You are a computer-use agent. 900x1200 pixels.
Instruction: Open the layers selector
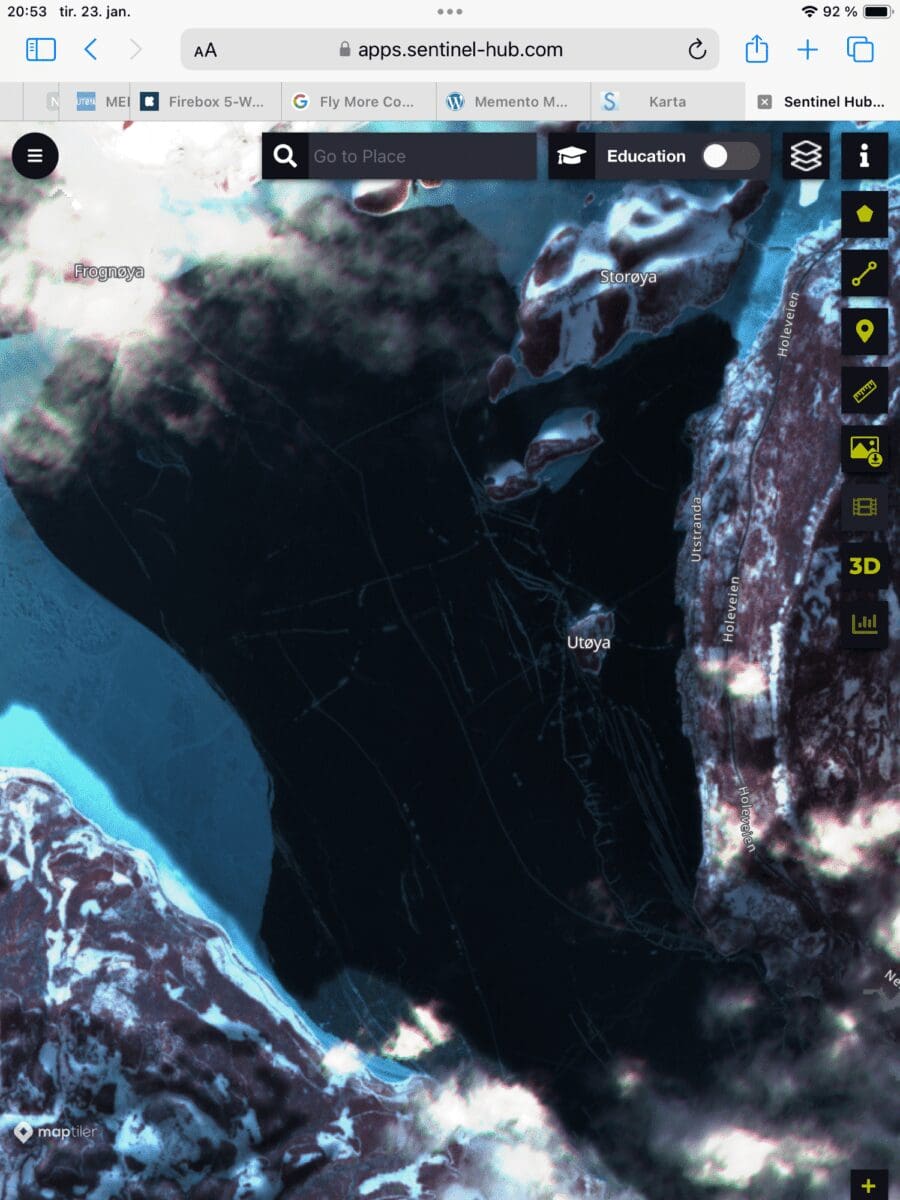tap(805, 156)
